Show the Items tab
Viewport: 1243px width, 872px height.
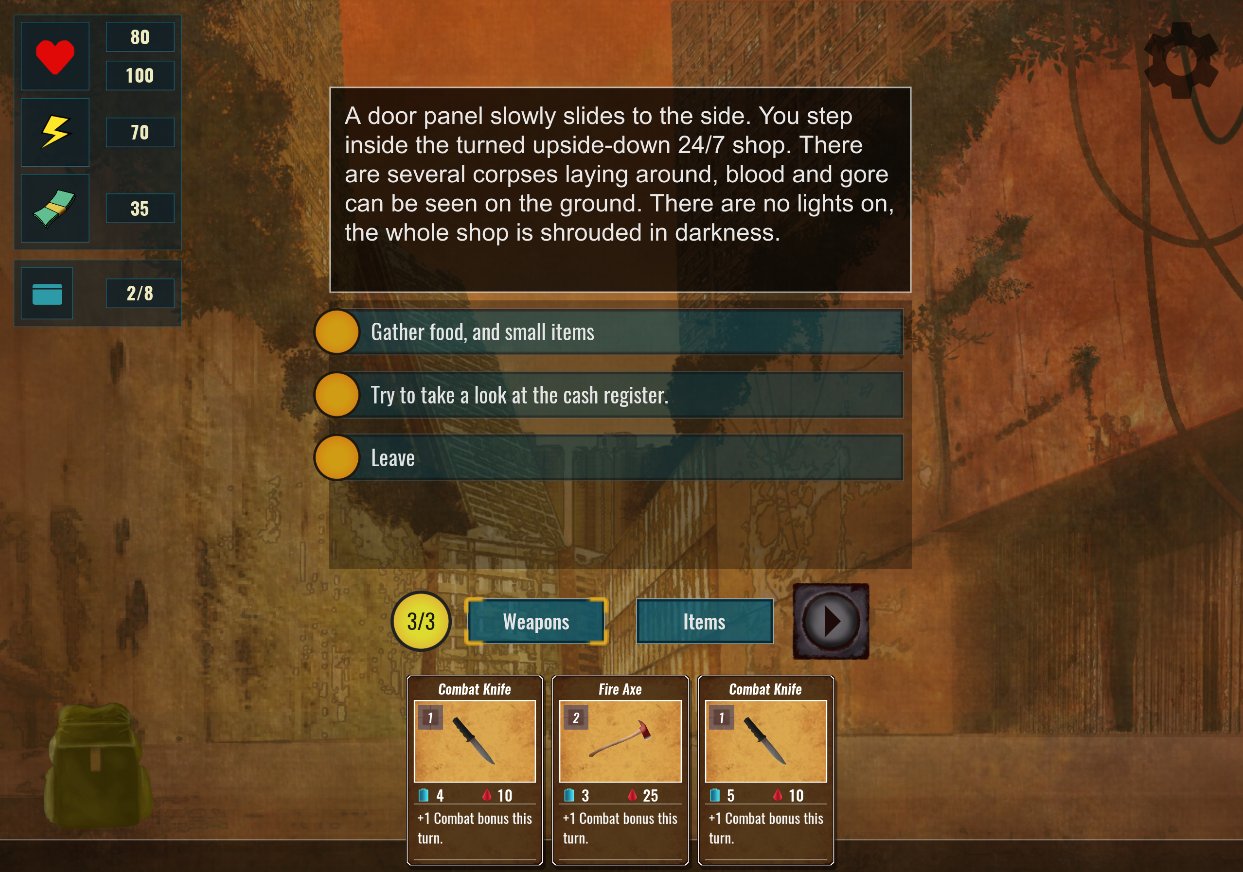point(704,622)
